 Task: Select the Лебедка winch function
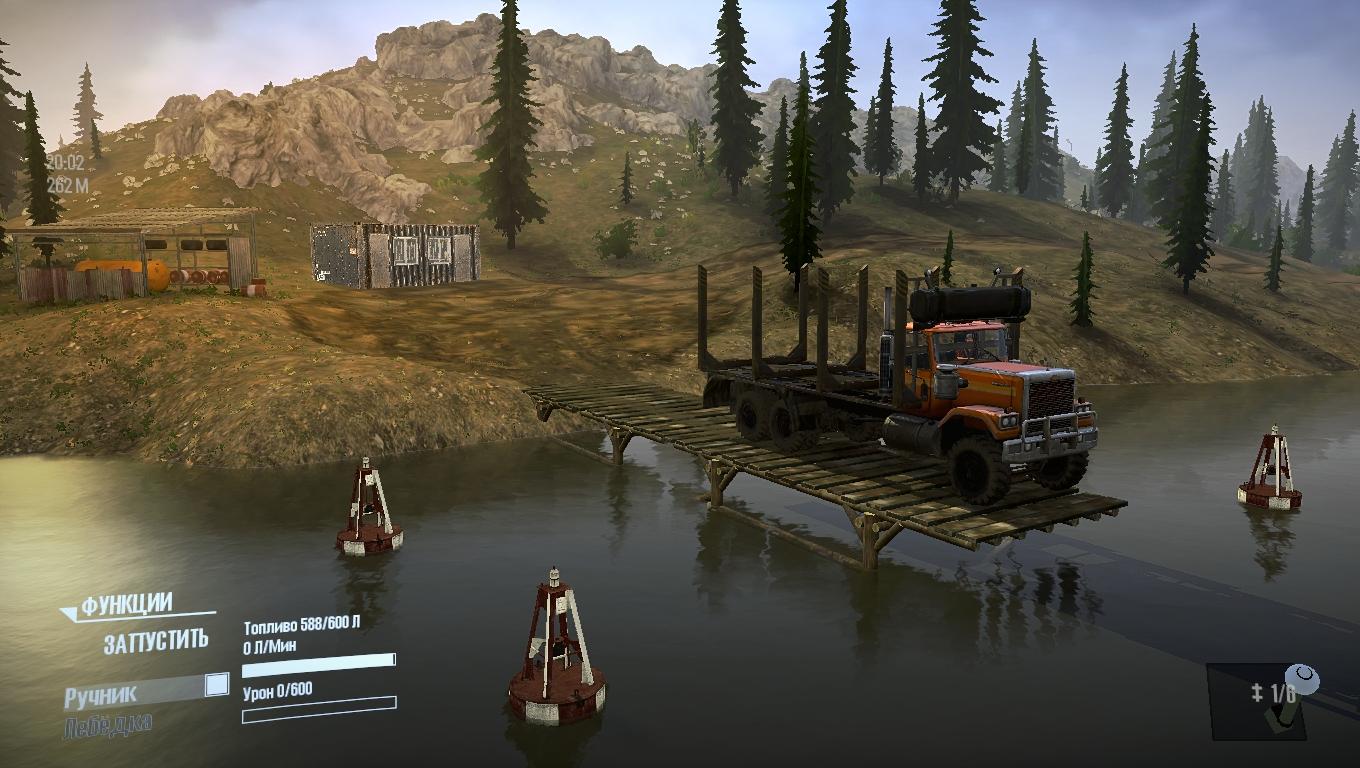(108, 726)
